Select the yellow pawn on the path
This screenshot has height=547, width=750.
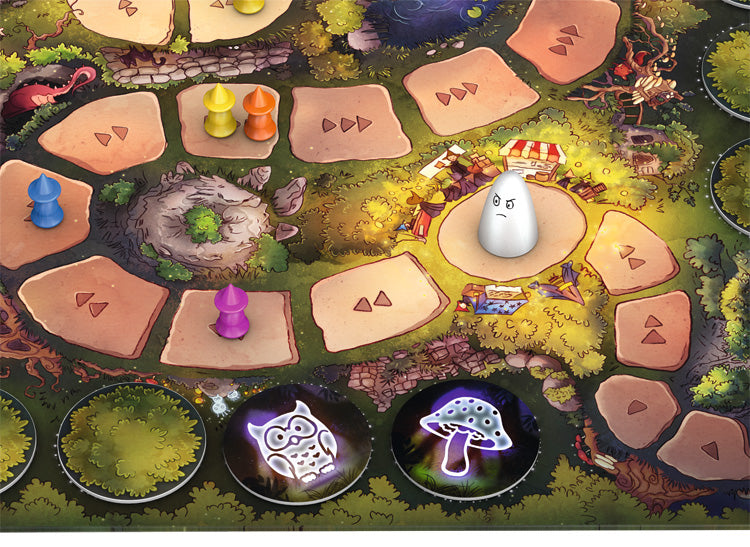pyautogui.click(x=219, y=110)
